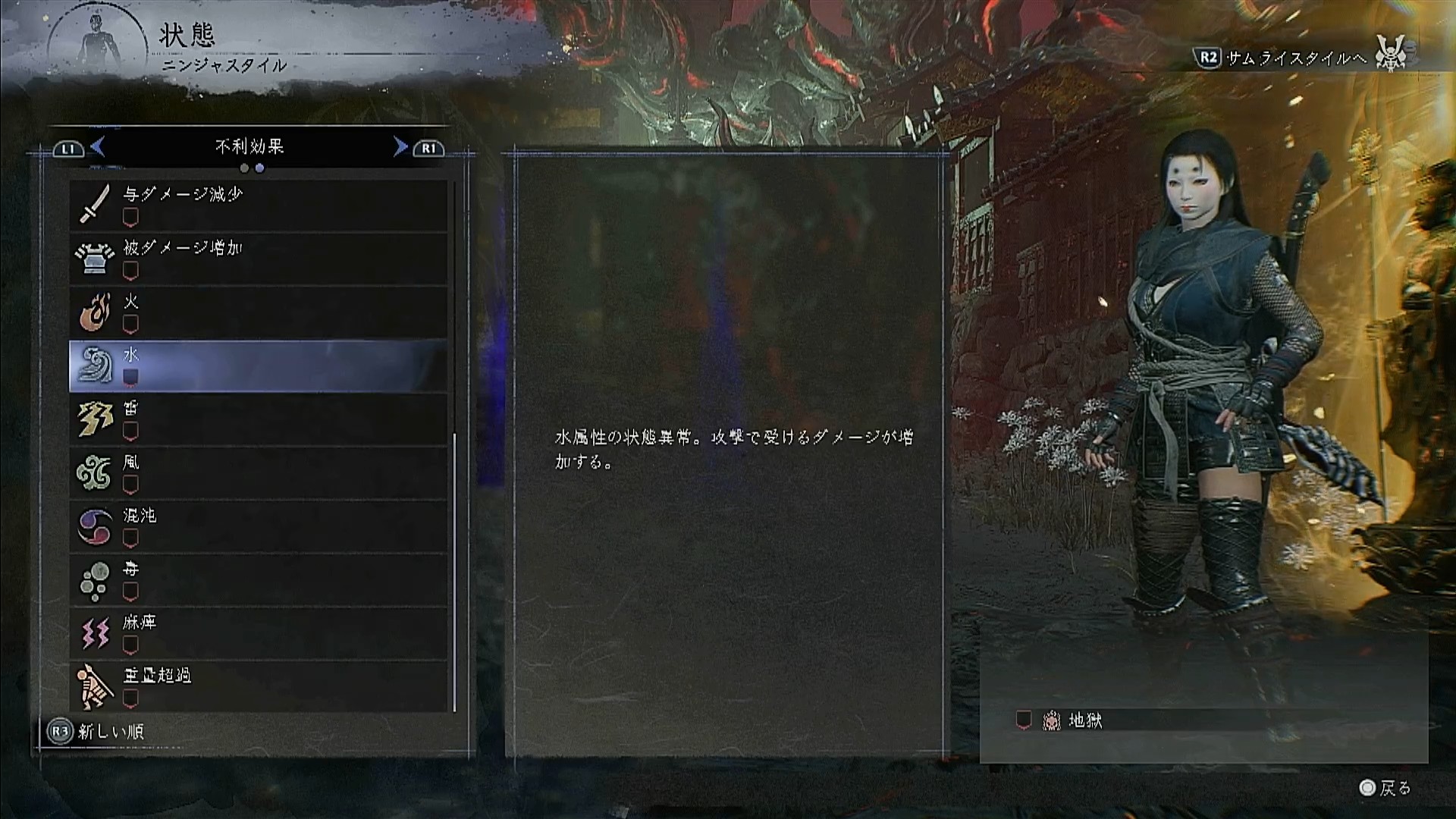Select the 毒 poison status entry
Image resolution: width=1456 pixels, height=819 pixels.
pos(258,580)
